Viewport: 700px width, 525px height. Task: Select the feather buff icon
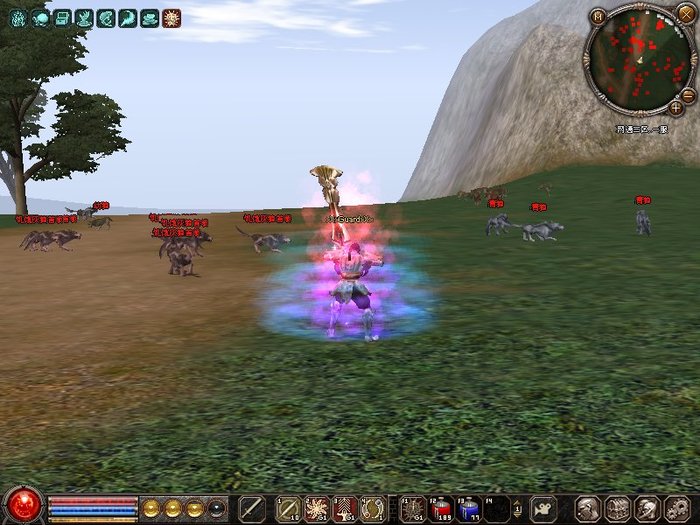pos(128,17)
